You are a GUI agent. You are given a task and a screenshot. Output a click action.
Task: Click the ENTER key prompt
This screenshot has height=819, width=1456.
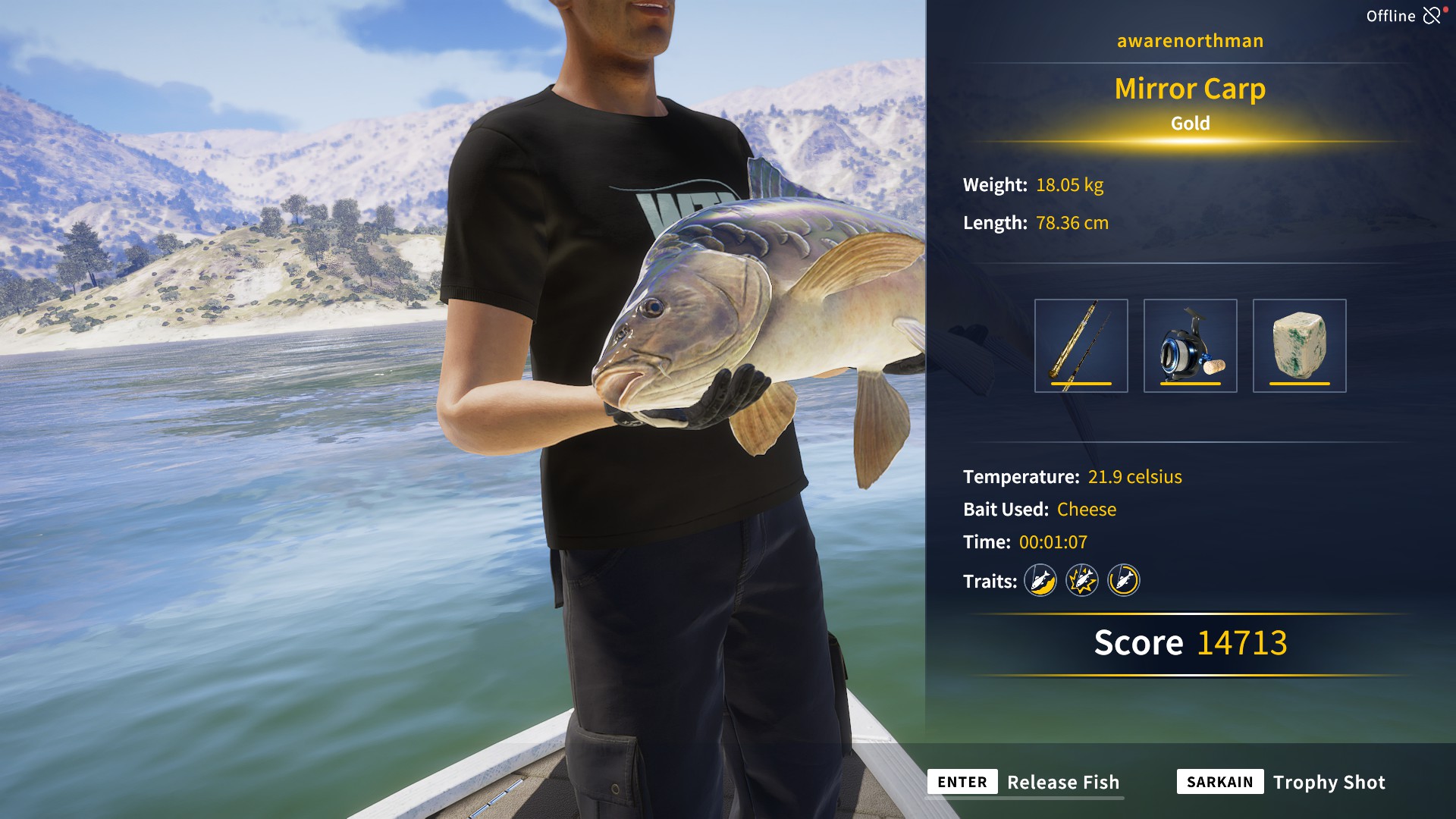(x=962, y=782)
